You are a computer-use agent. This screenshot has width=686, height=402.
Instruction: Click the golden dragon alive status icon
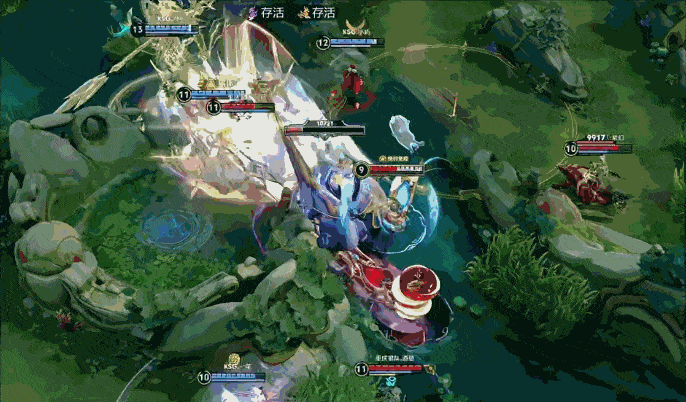(302, 13)
